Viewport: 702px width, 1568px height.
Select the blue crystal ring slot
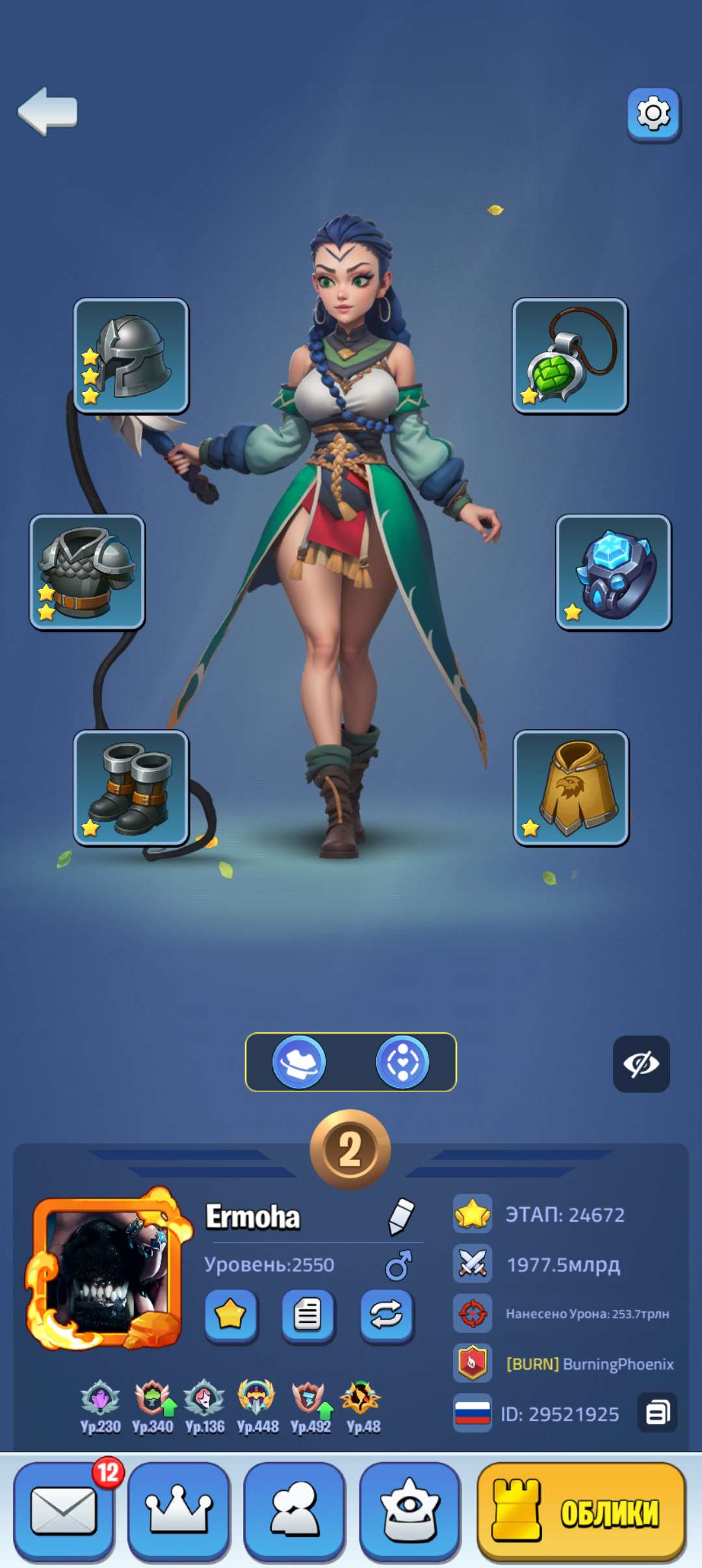click(x=613, y=572)
